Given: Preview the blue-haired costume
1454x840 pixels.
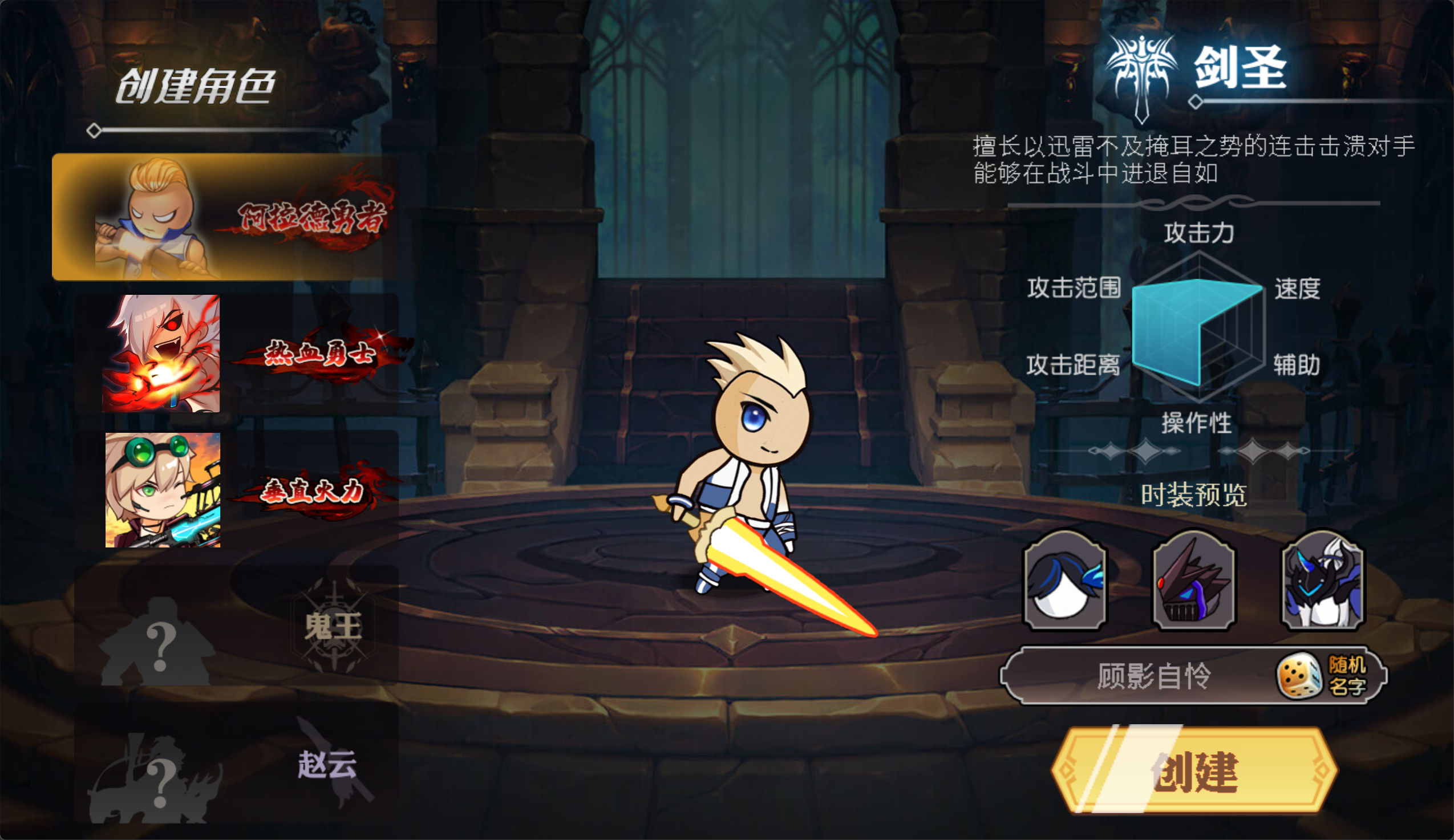Looking at the screenshot, I should (x=1064, y=581).
